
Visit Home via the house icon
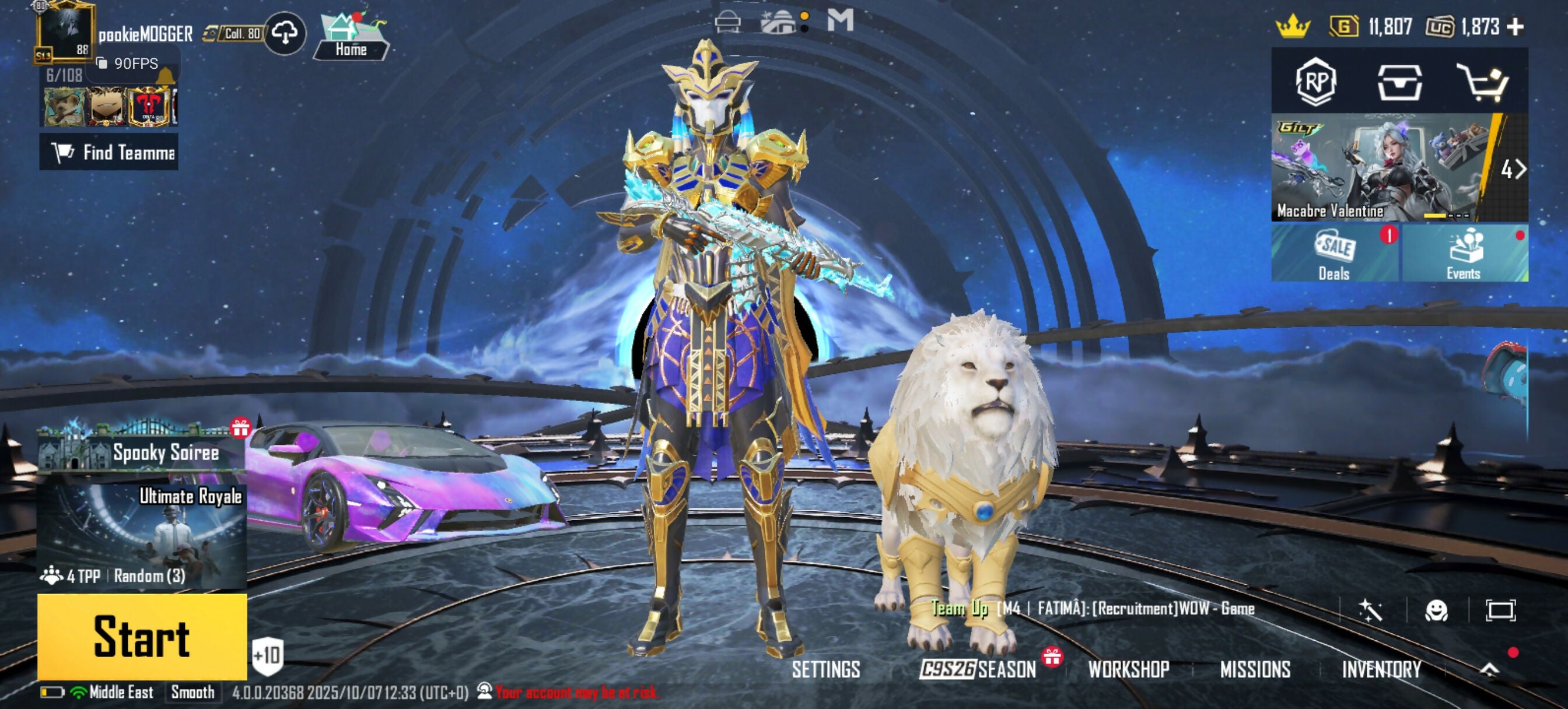pos(351,37)
